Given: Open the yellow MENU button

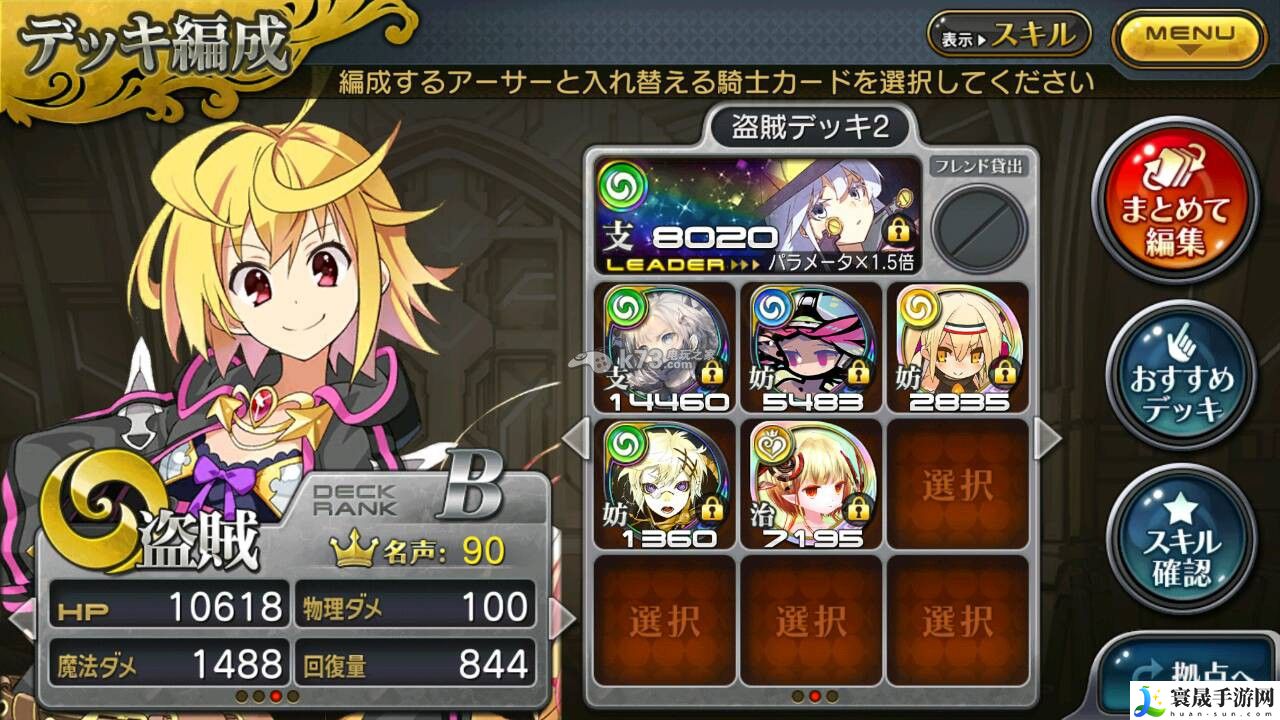Looking at the screenshot, I should [x=1189, y=38].
